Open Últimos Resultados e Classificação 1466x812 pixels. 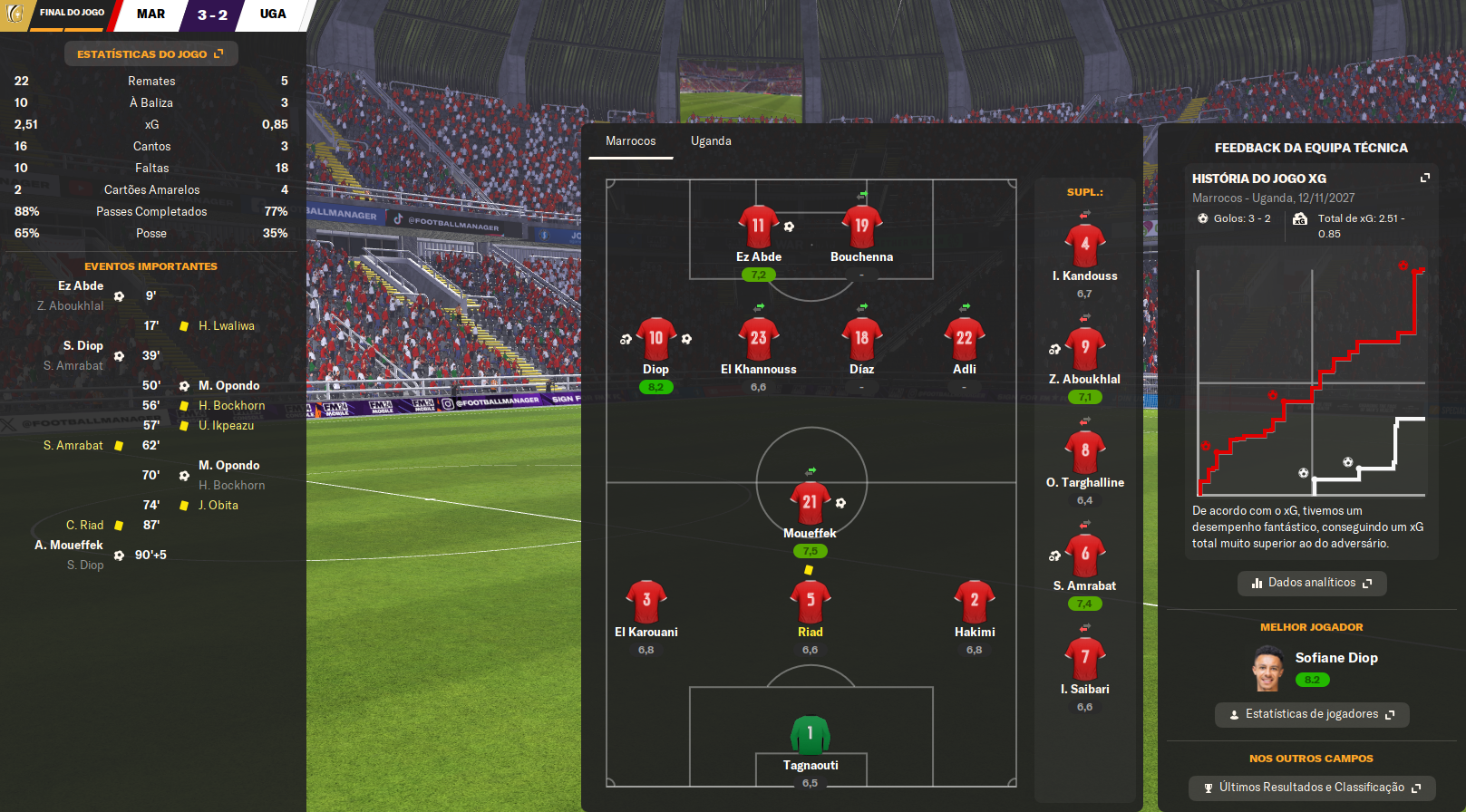pos(1311,788)
